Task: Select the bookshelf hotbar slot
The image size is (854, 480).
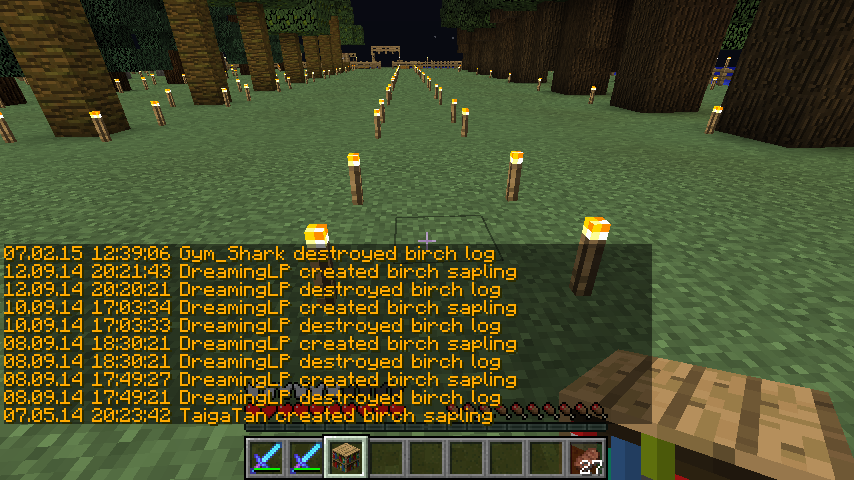Action: coord(345,457)
